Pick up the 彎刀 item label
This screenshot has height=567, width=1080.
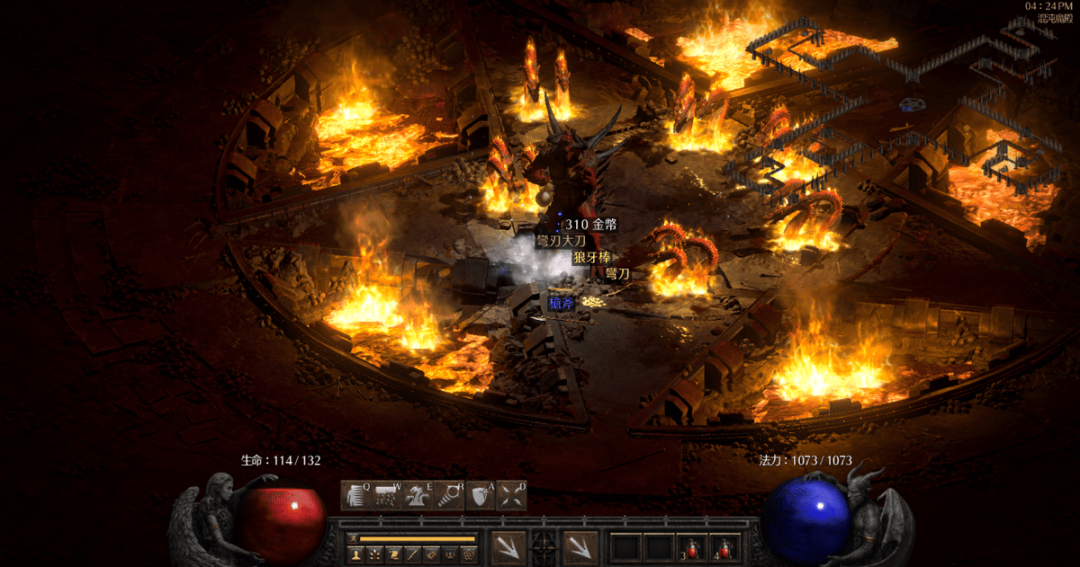click(x=617, y=273)
